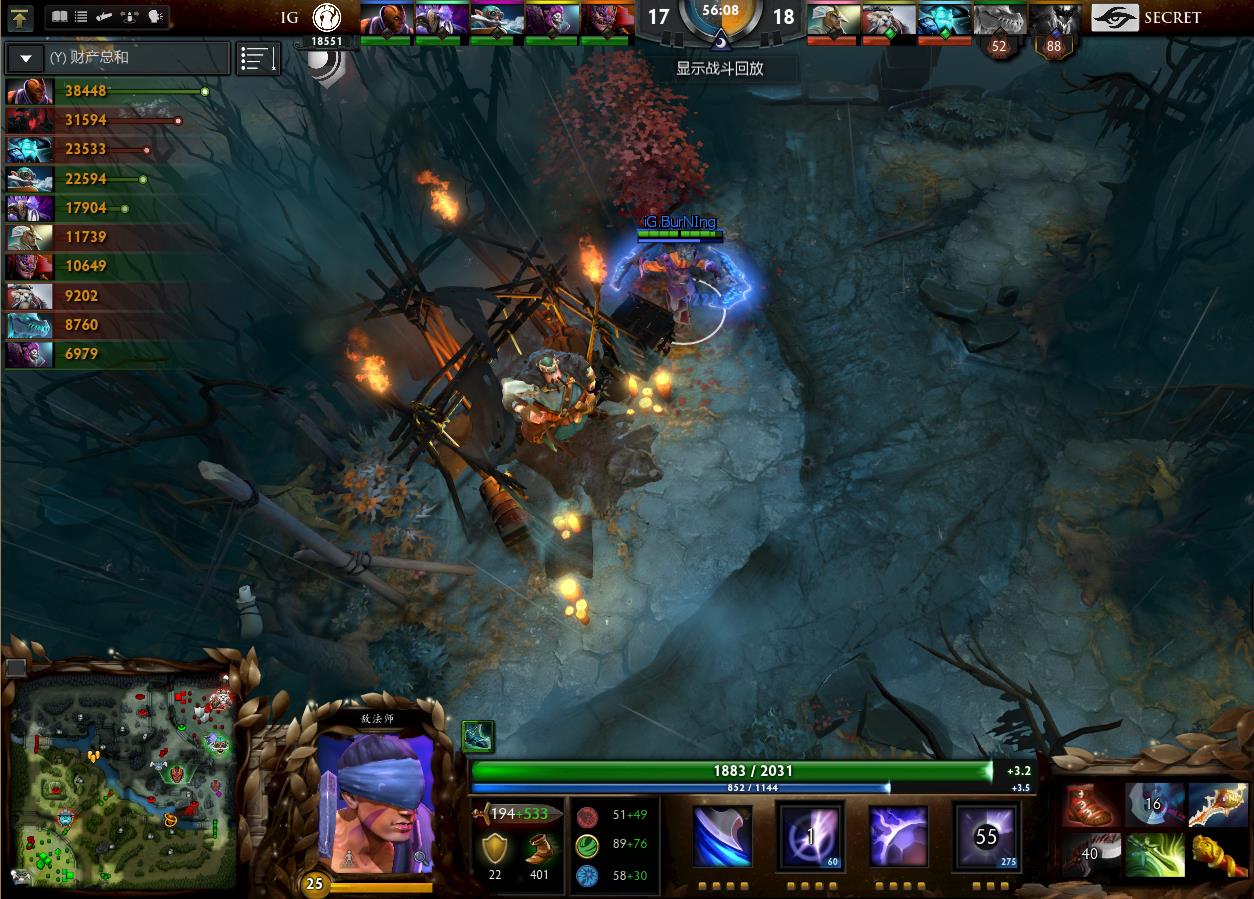
Task: Select the Anti-Mage portrait in the top bar
Action: 385,20
